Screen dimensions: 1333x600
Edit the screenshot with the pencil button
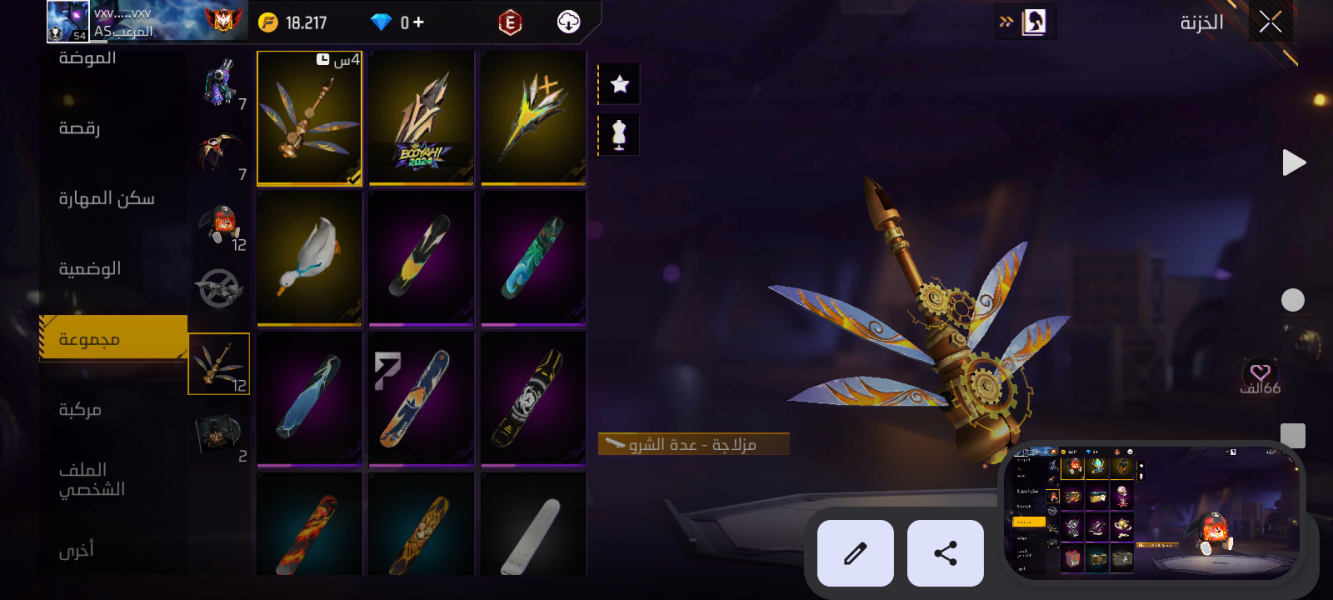click(855, 553)
